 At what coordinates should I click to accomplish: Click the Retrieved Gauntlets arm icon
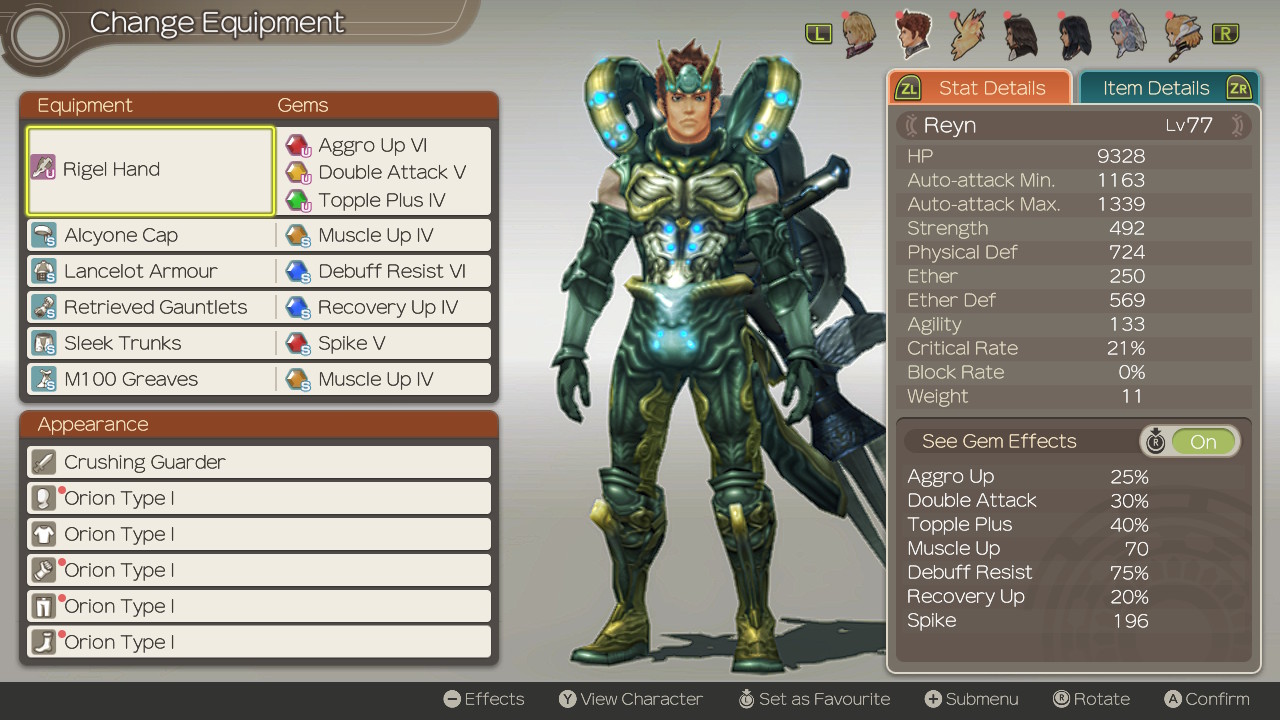click(44, 306)
